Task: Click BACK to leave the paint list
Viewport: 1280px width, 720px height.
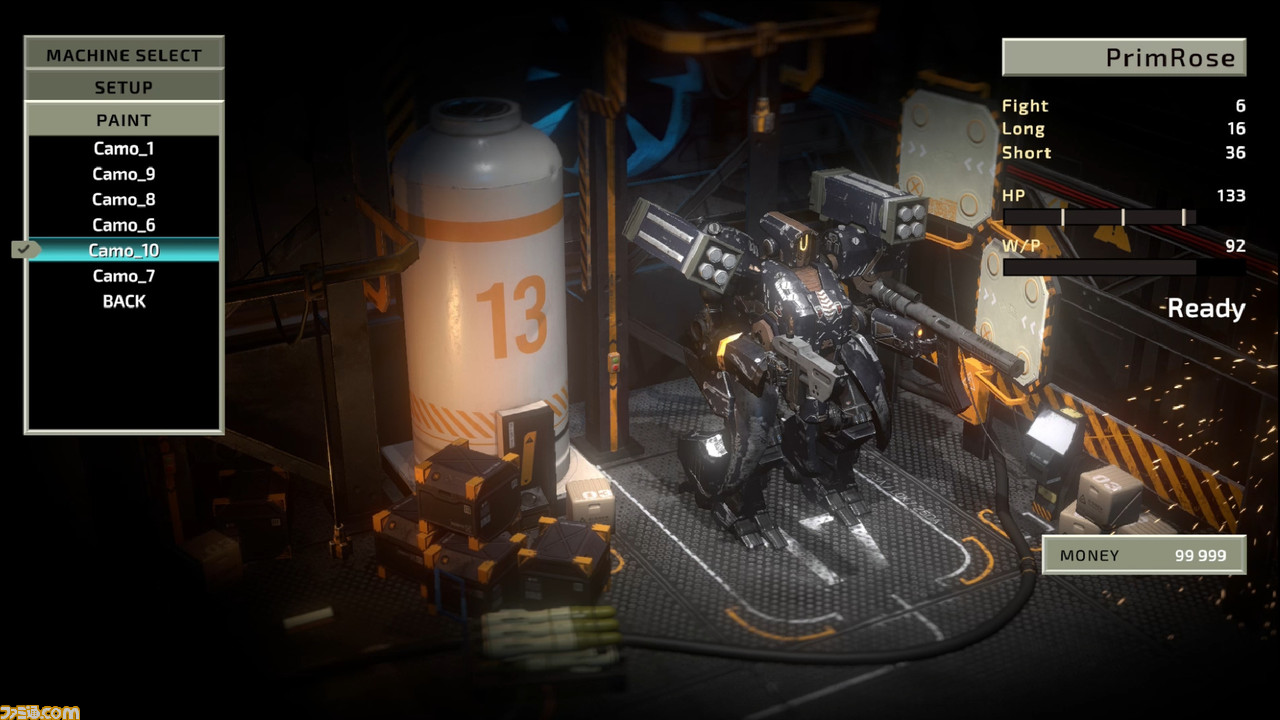Action: pos(123,301)
